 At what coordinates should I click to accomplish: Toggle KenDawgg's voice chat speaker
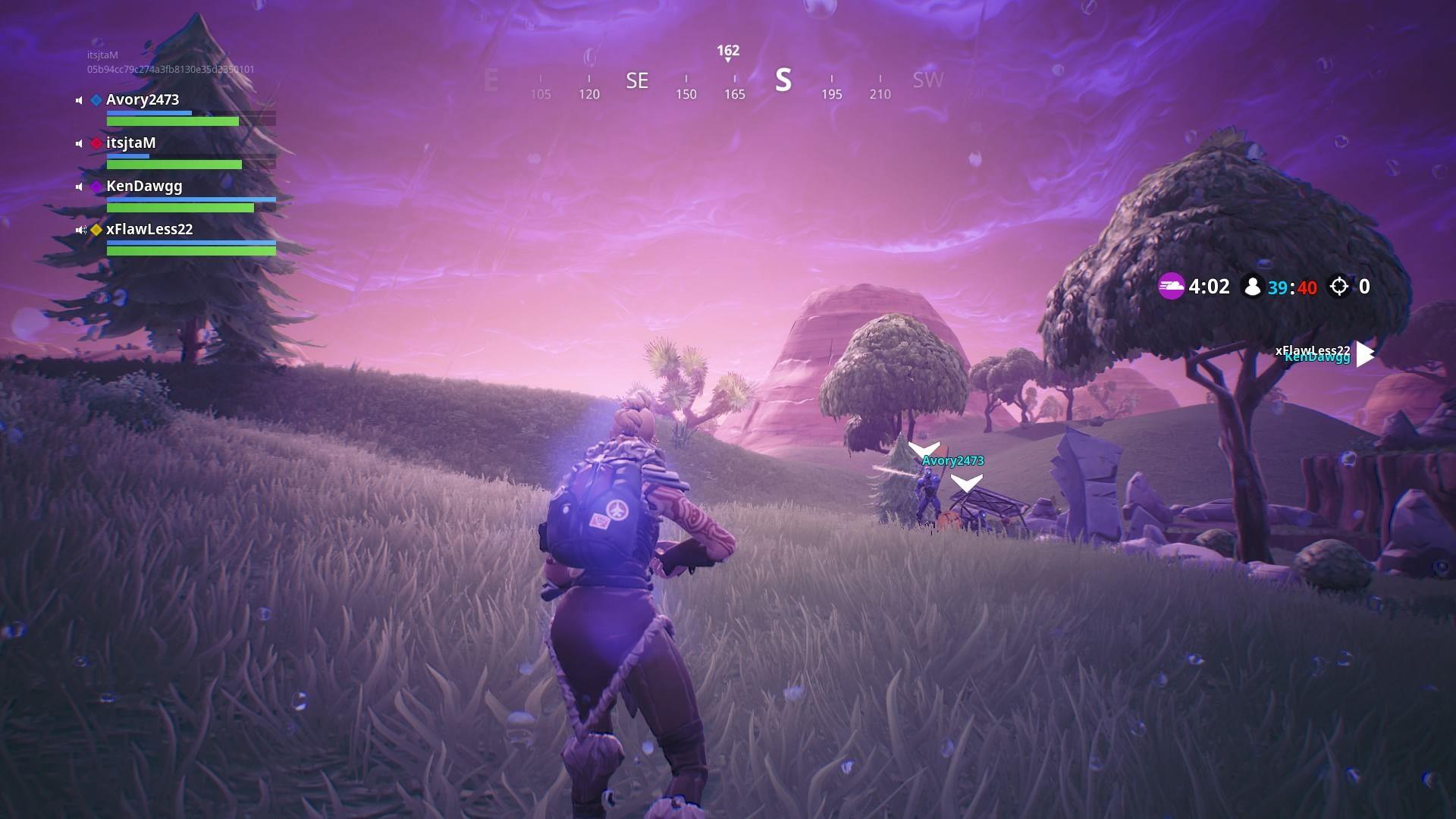tap(78, 186)
